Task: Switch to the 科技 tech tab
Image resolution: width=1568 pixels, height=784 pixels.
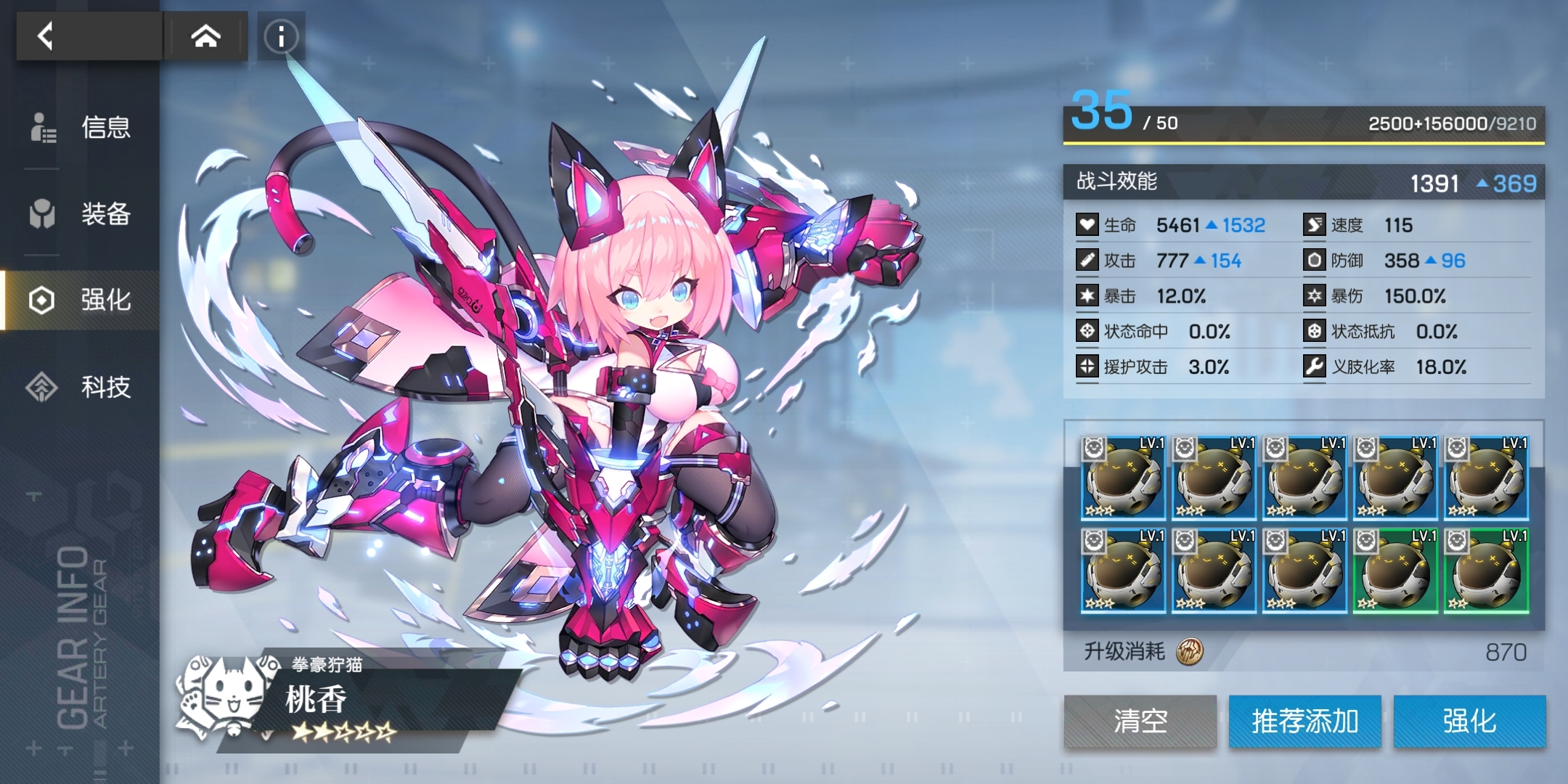Action: pos(81,386)
